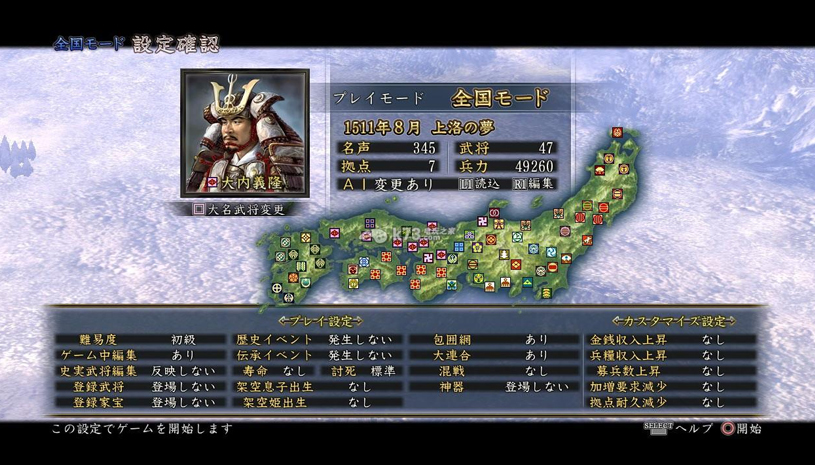Select the 登録武将 setting row
Viewport: 815px width, 465px height.
click(x=138, y=386)
